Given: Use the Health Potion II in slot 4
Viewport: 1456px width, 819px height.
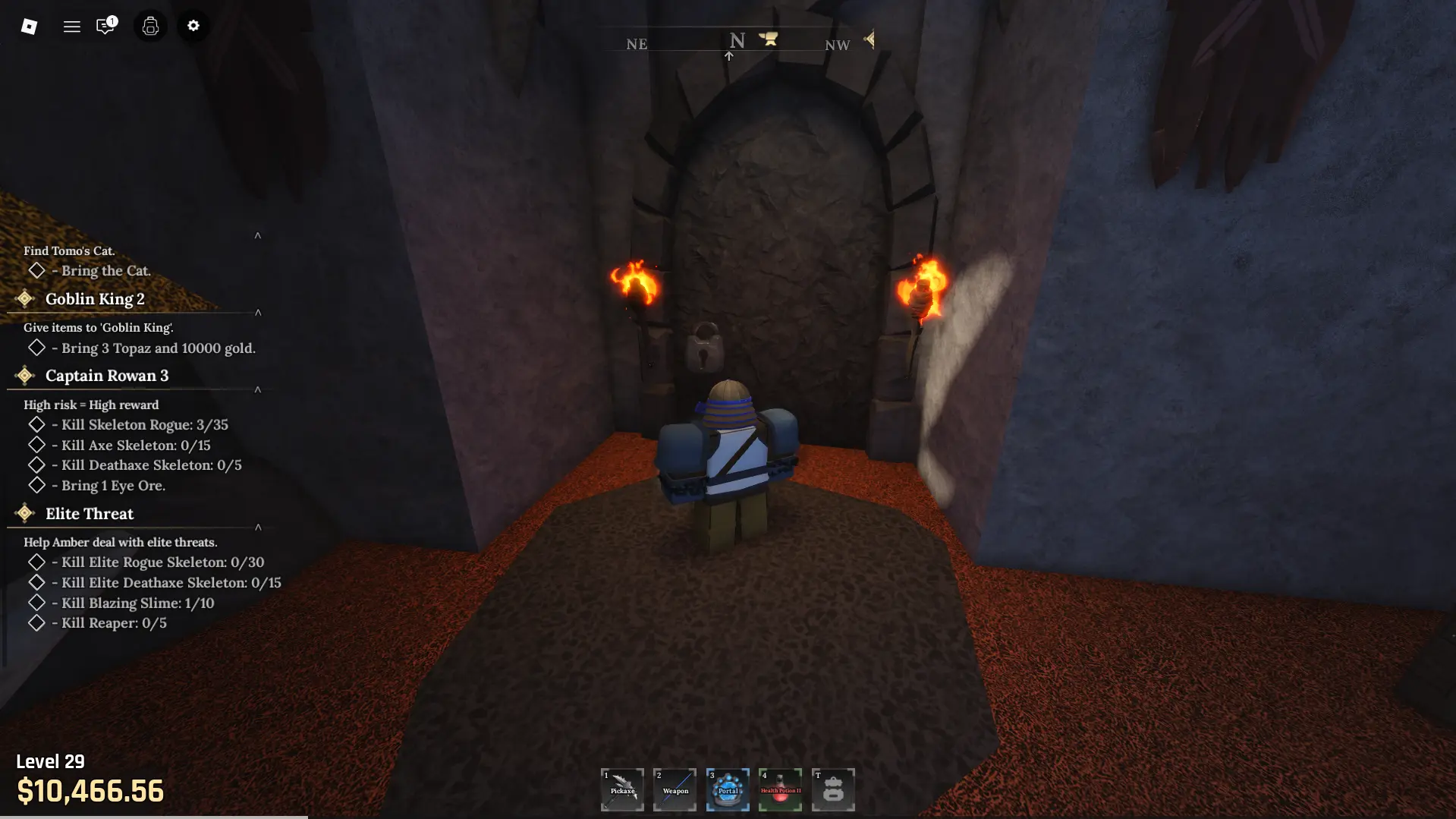Looking at the screenshot, I should [x=780, y=789].
